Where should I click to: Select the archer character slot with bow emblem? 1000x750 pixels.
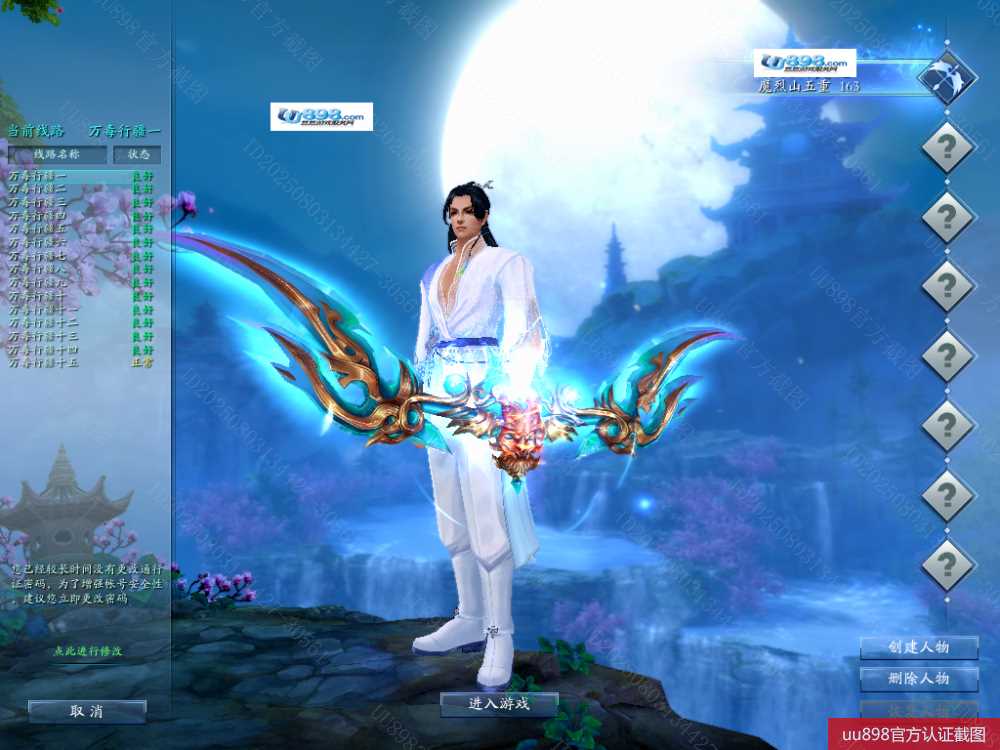946,76
